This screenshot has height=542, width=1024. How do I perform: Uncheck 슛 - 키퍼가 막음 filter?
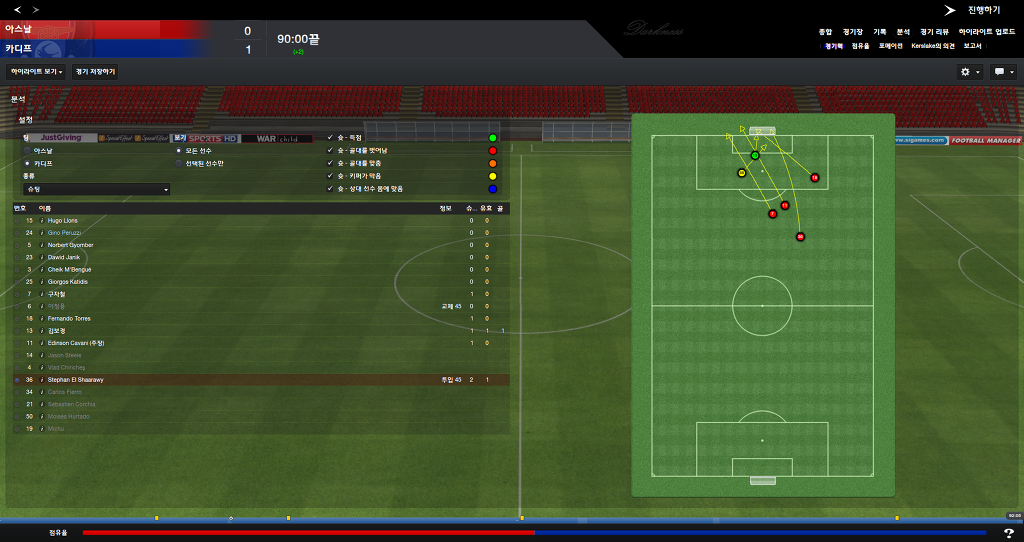click(330, 176)
